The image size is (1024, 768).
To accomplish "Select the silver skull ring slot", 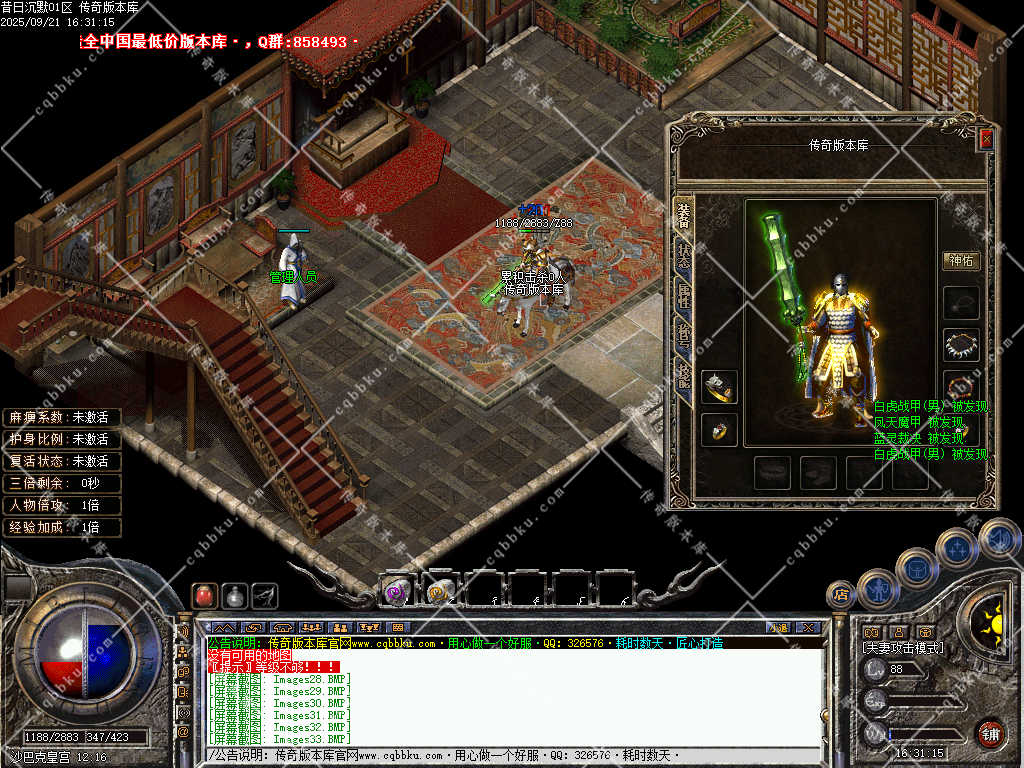I will pyautogui.click(x=719, y=387).
